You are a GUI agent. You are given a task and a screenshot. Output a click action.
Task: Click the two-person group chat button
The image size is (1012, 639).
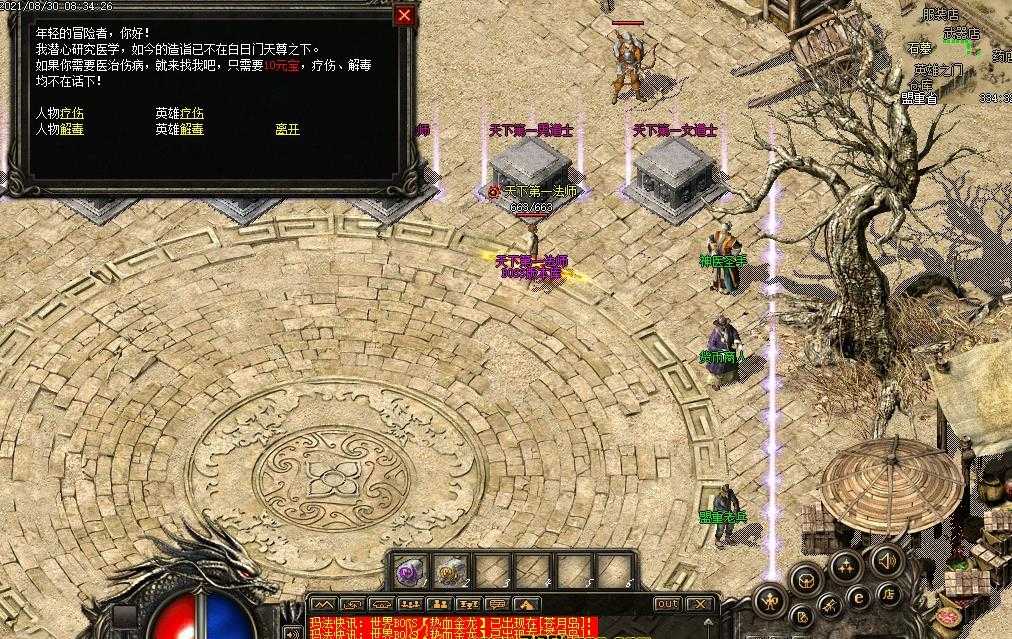click(438, 604)
